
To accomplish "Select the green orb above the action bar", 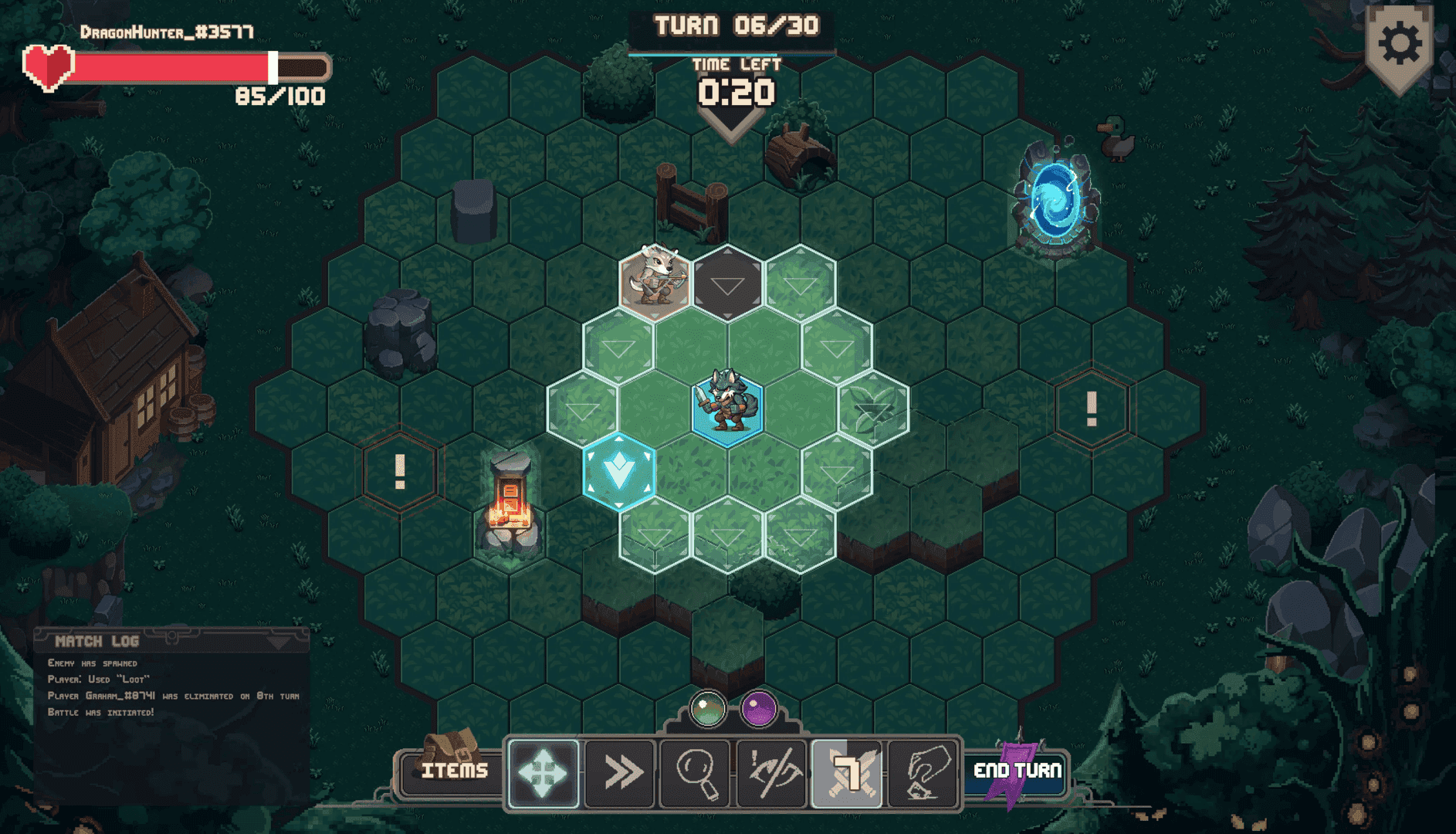I will pos(707,708).
